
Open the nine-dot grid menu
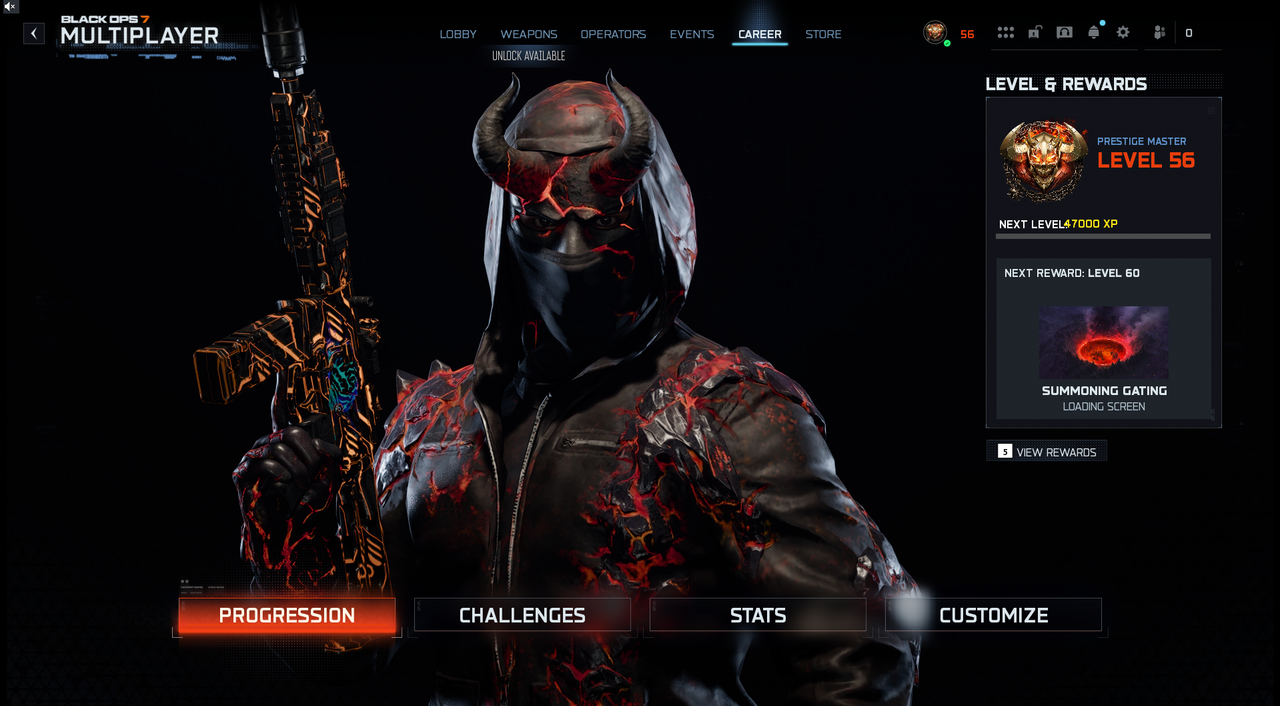(1006, 33)
